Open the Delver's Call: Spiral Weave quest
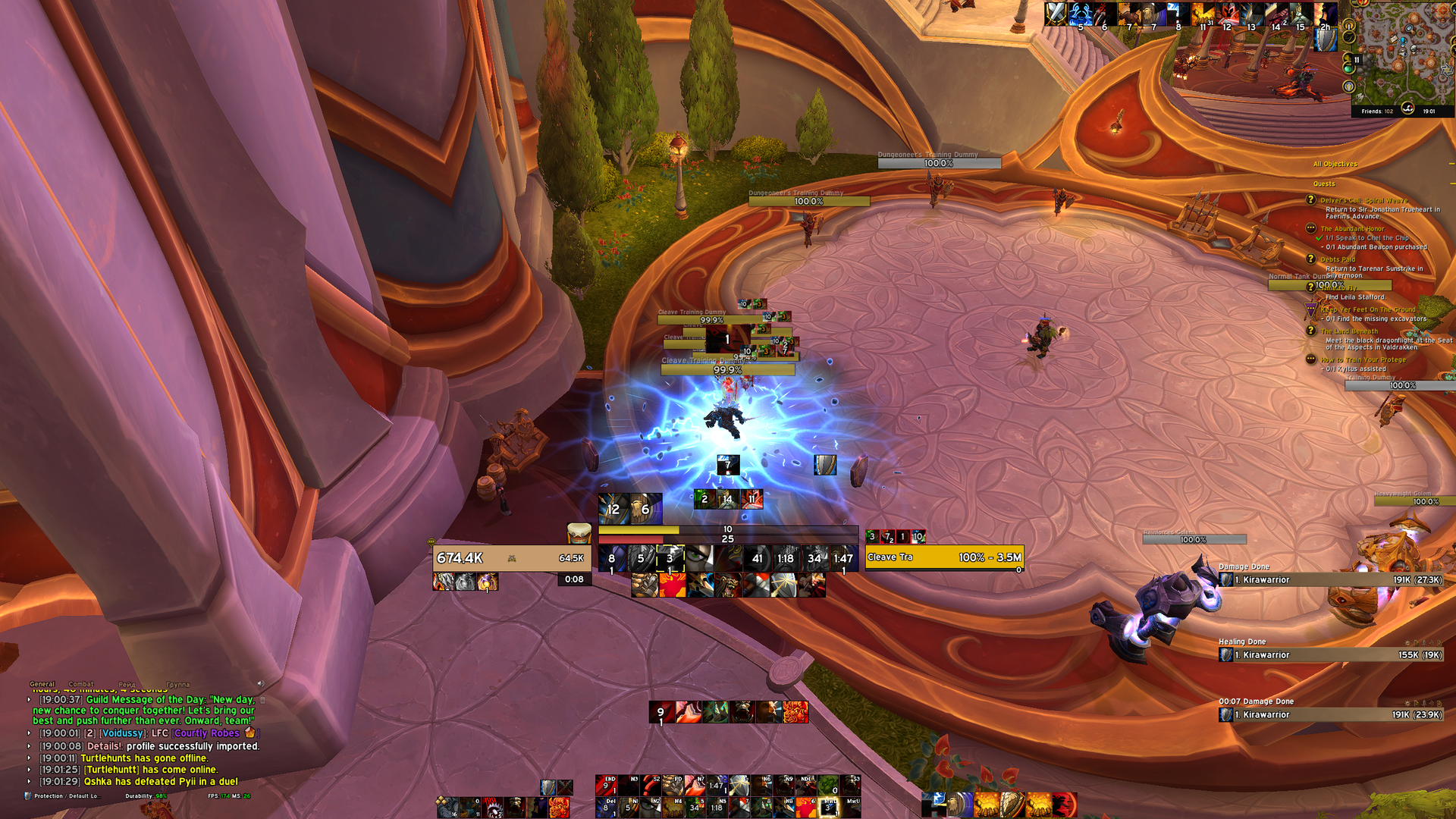The width and height of the screenshot is (1456, 819). 1363,200
